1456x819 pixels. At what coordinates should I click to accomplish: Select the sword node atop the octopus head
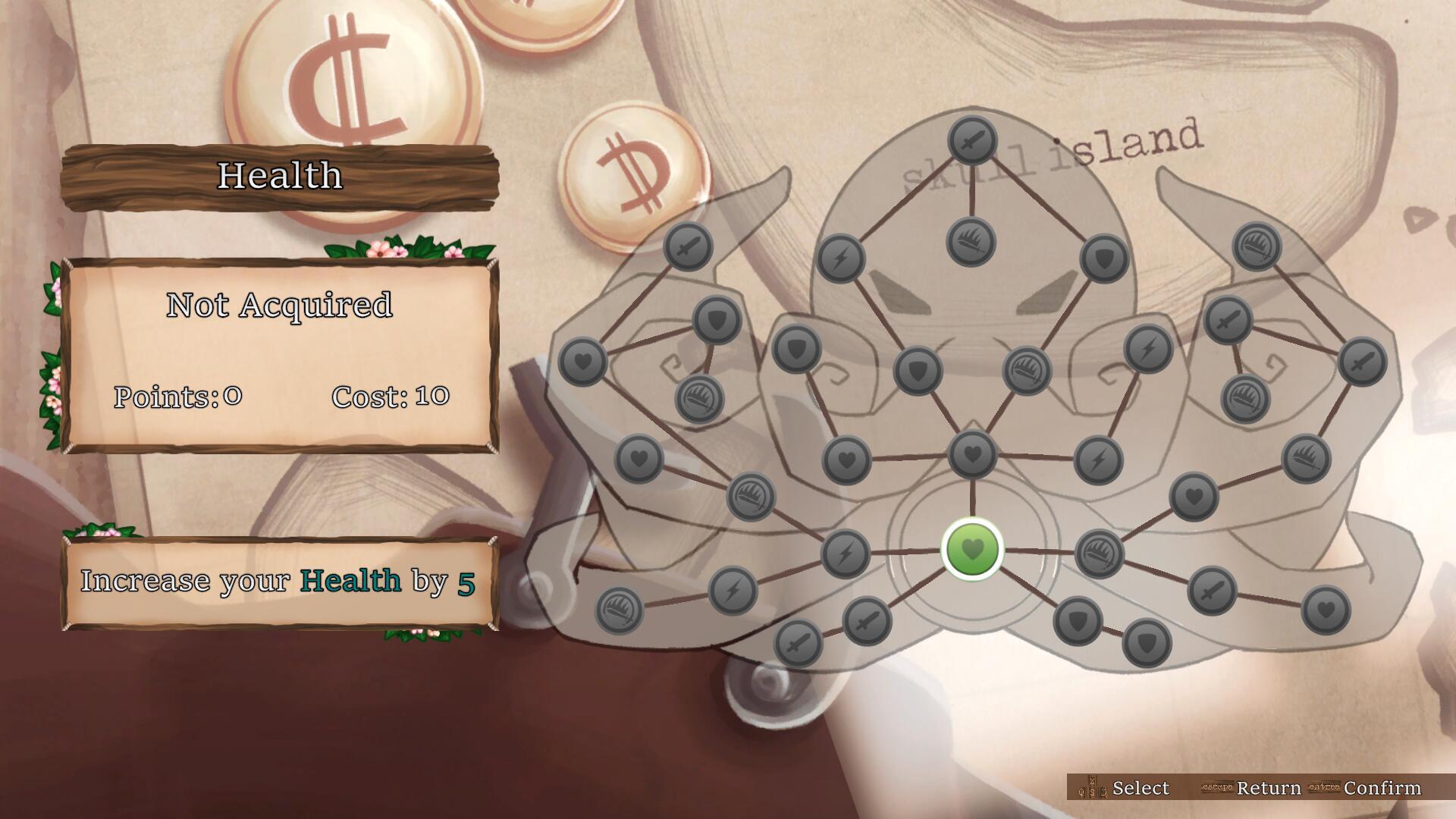[972, 141]
